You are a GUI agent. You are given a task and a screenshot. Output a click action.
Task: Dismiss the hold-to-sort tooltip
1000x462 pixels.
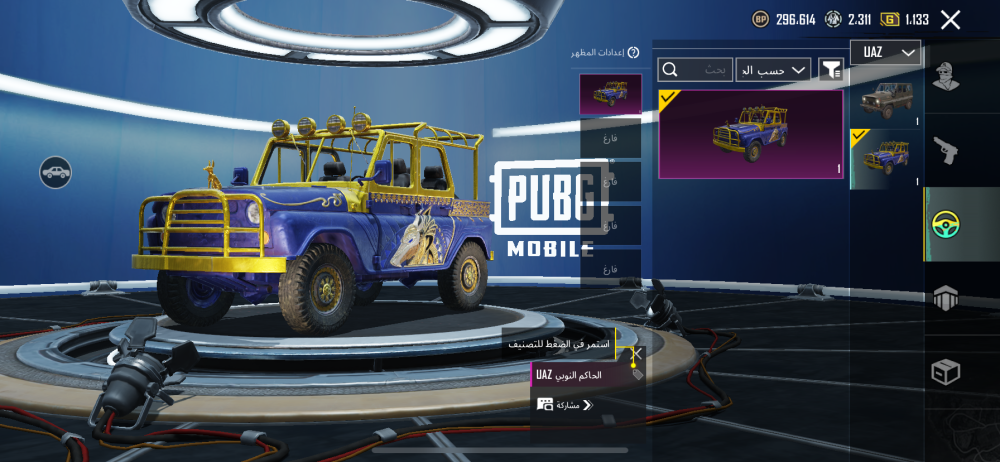[637, 352]
